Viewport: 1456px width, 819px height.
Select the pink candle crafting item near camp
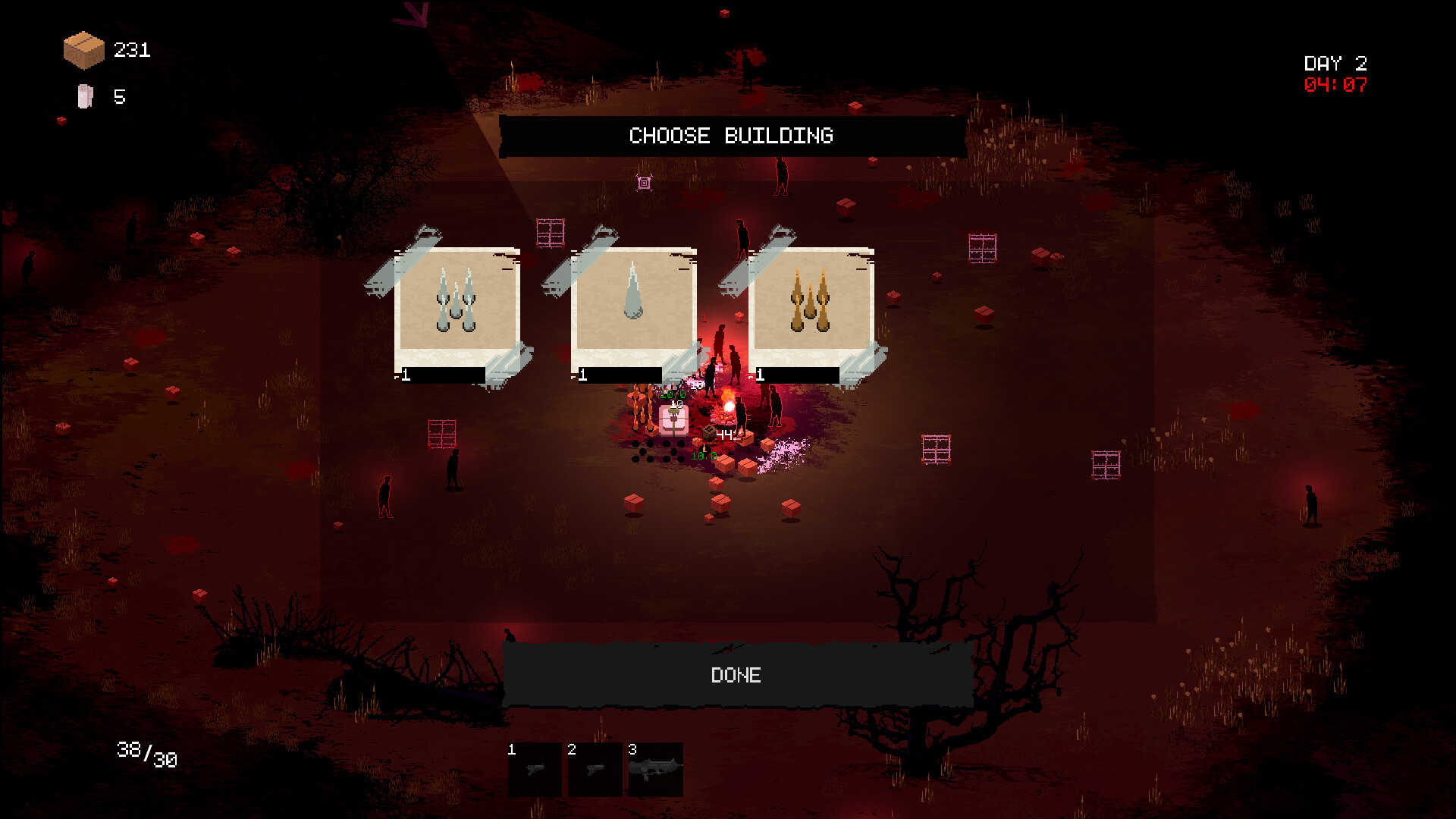674,420
